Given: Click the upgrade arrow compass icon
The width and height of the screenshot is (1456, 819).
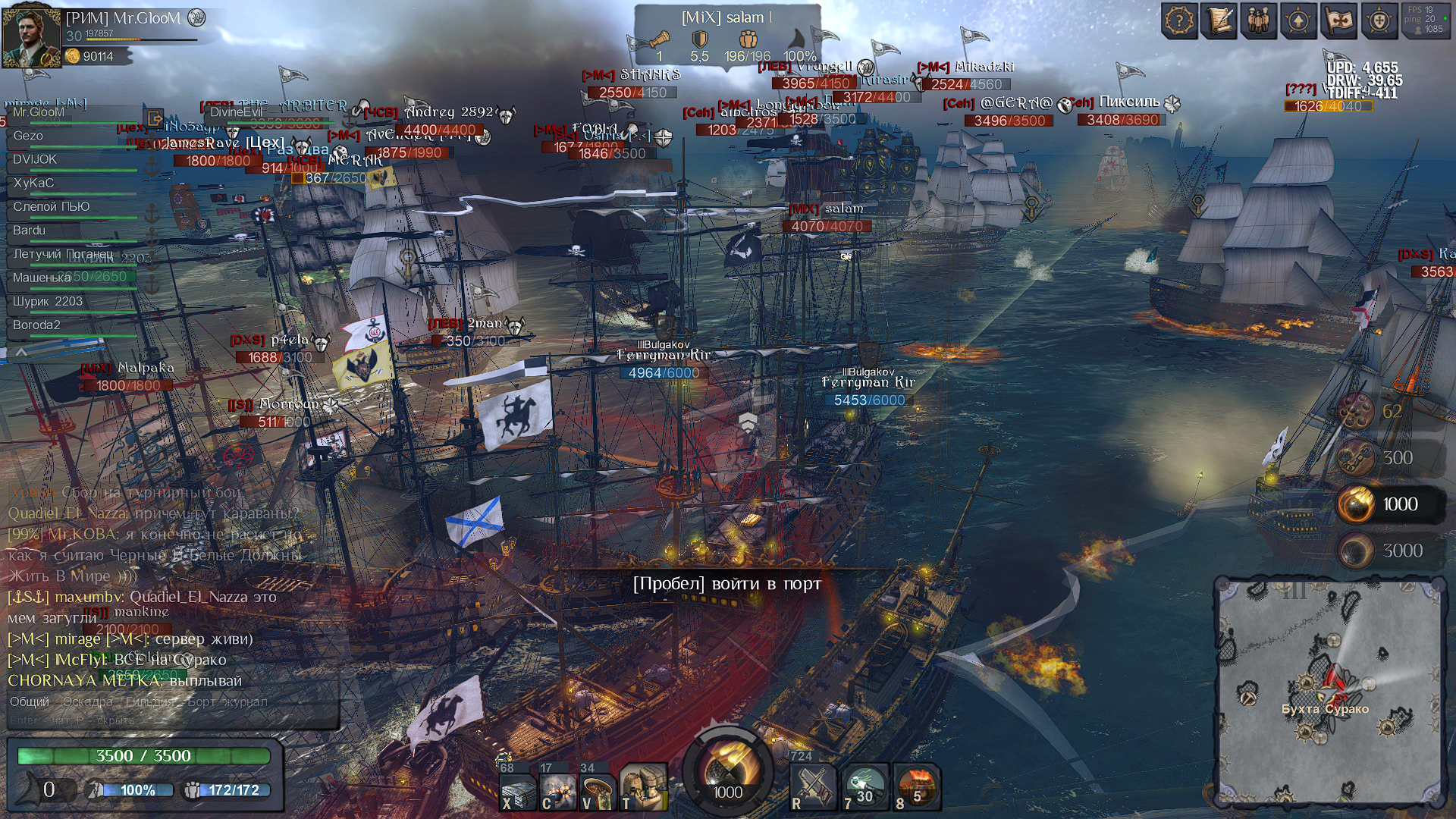Looking at the screenshot, I should 1298,20.
